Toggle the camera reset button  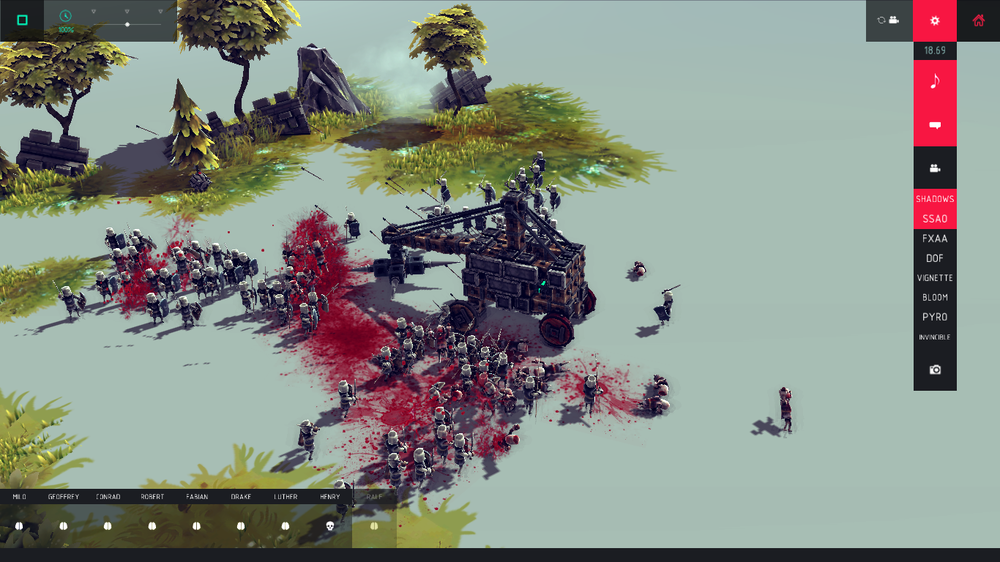click(889, 20)
